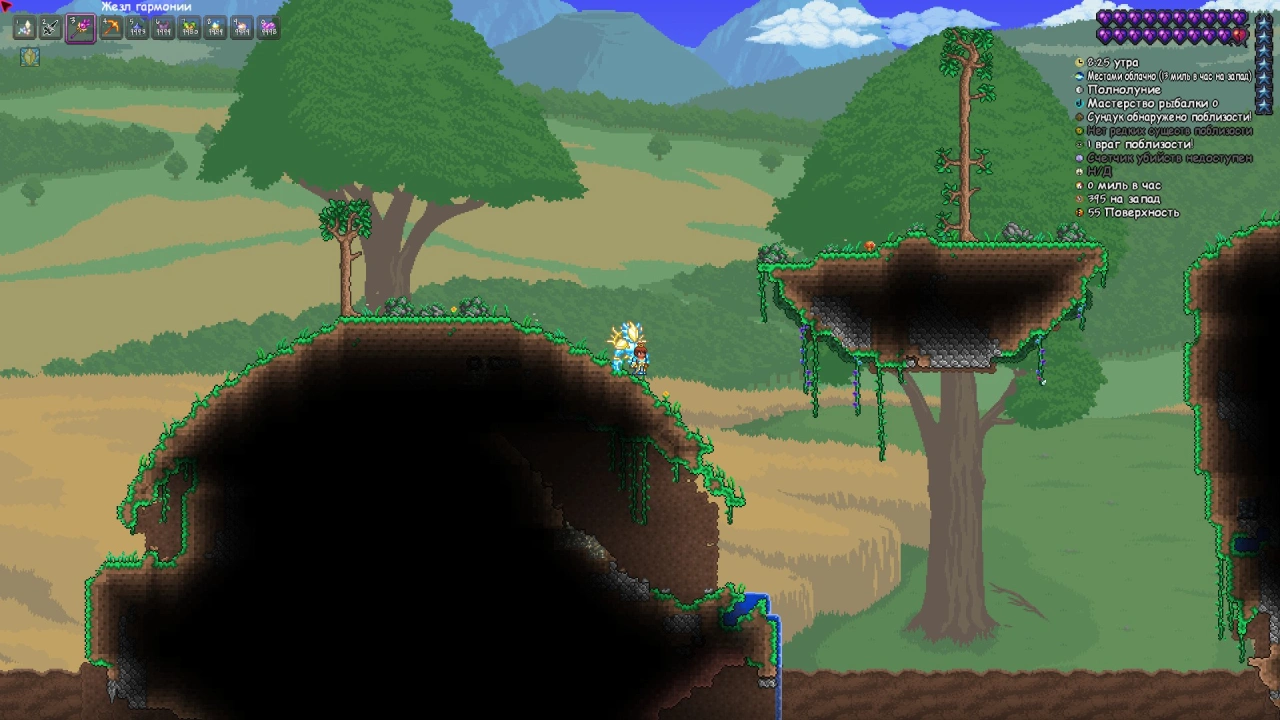Screen dimensions: 1280x720
Task: Equip the dark sword in hotbar slot 2
Action: point(50,29)
